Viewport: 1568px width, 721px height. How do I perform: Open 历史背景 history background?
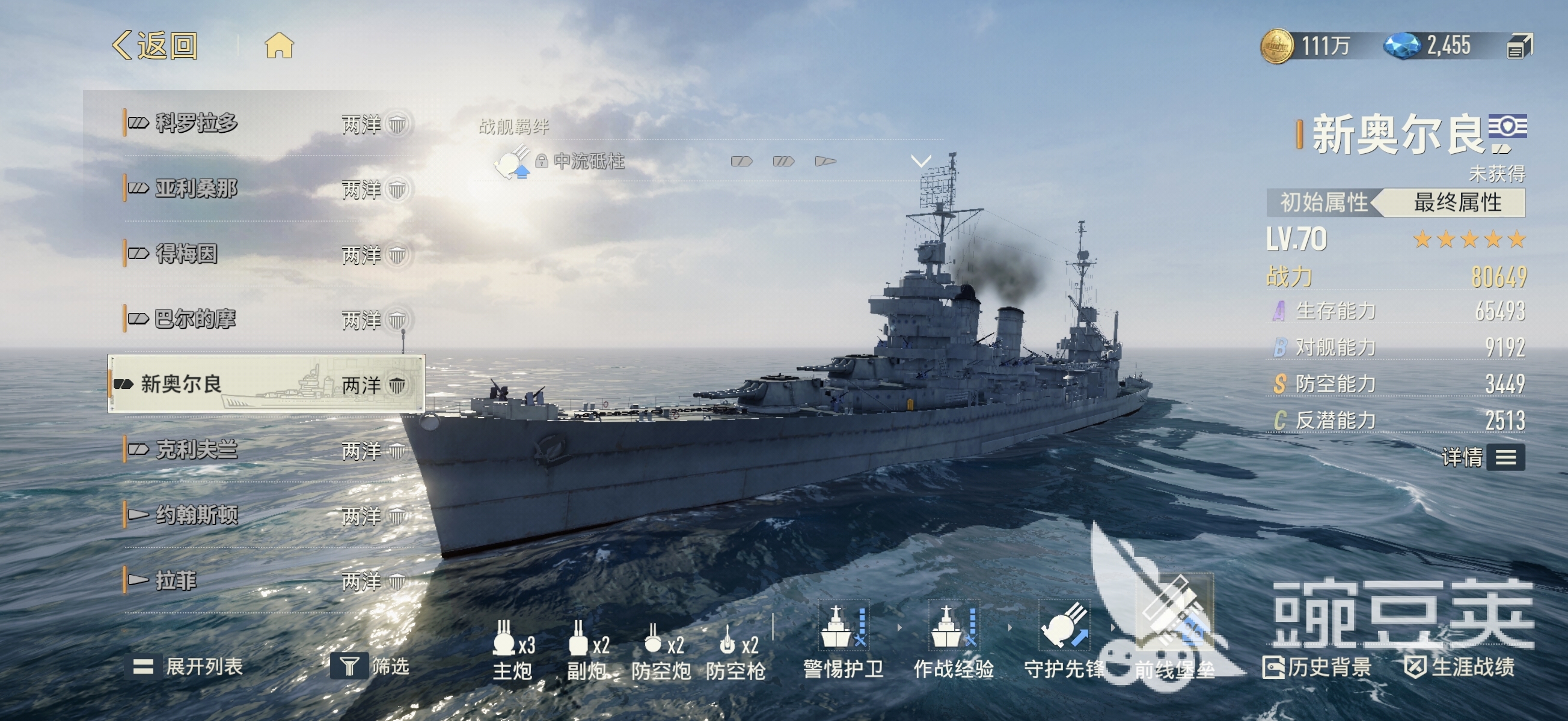click(x=1317, y=668)
